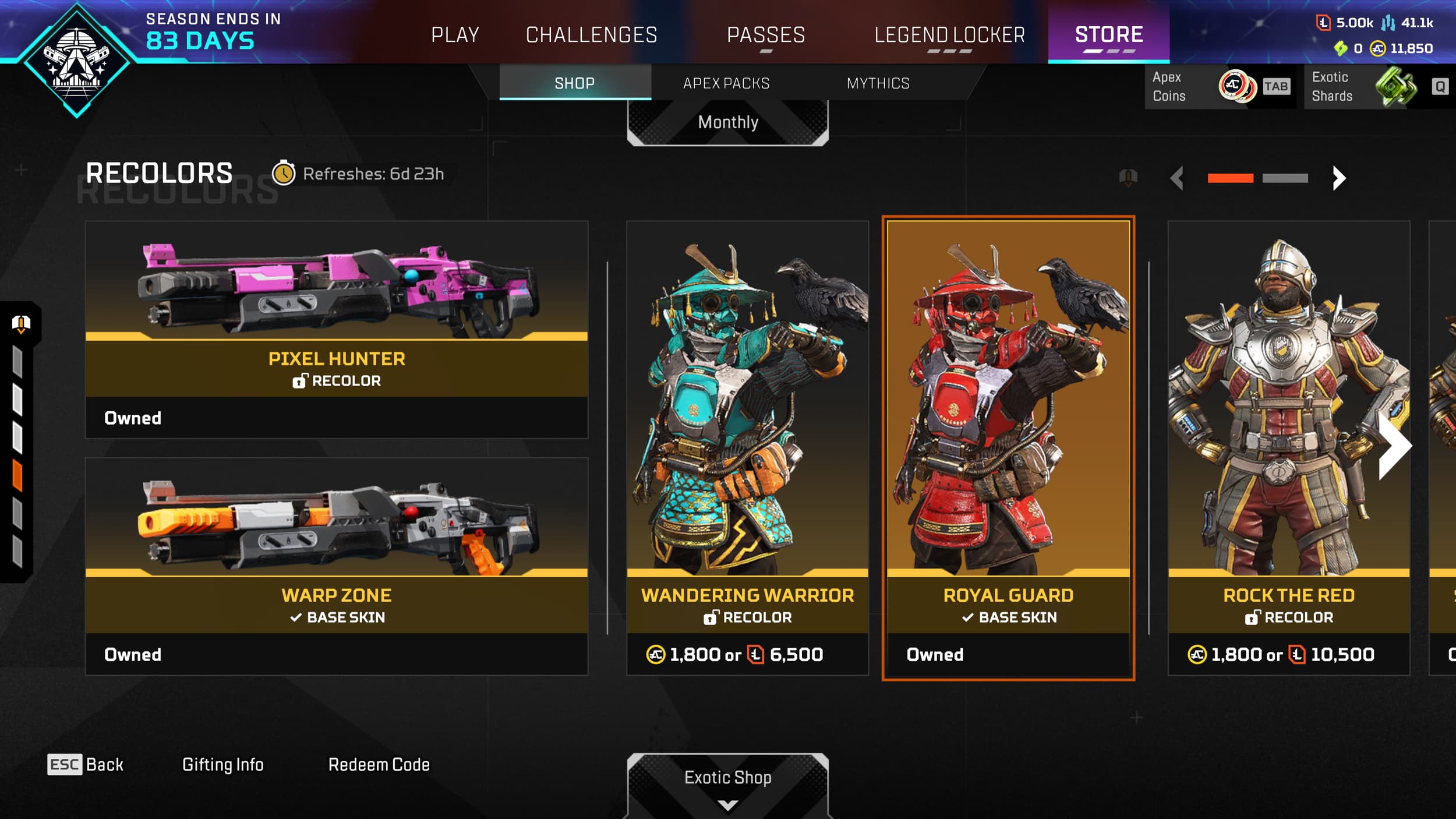
Task: Click the clock icon next to the Refreshes timer
Action: (x=284, y=173)
